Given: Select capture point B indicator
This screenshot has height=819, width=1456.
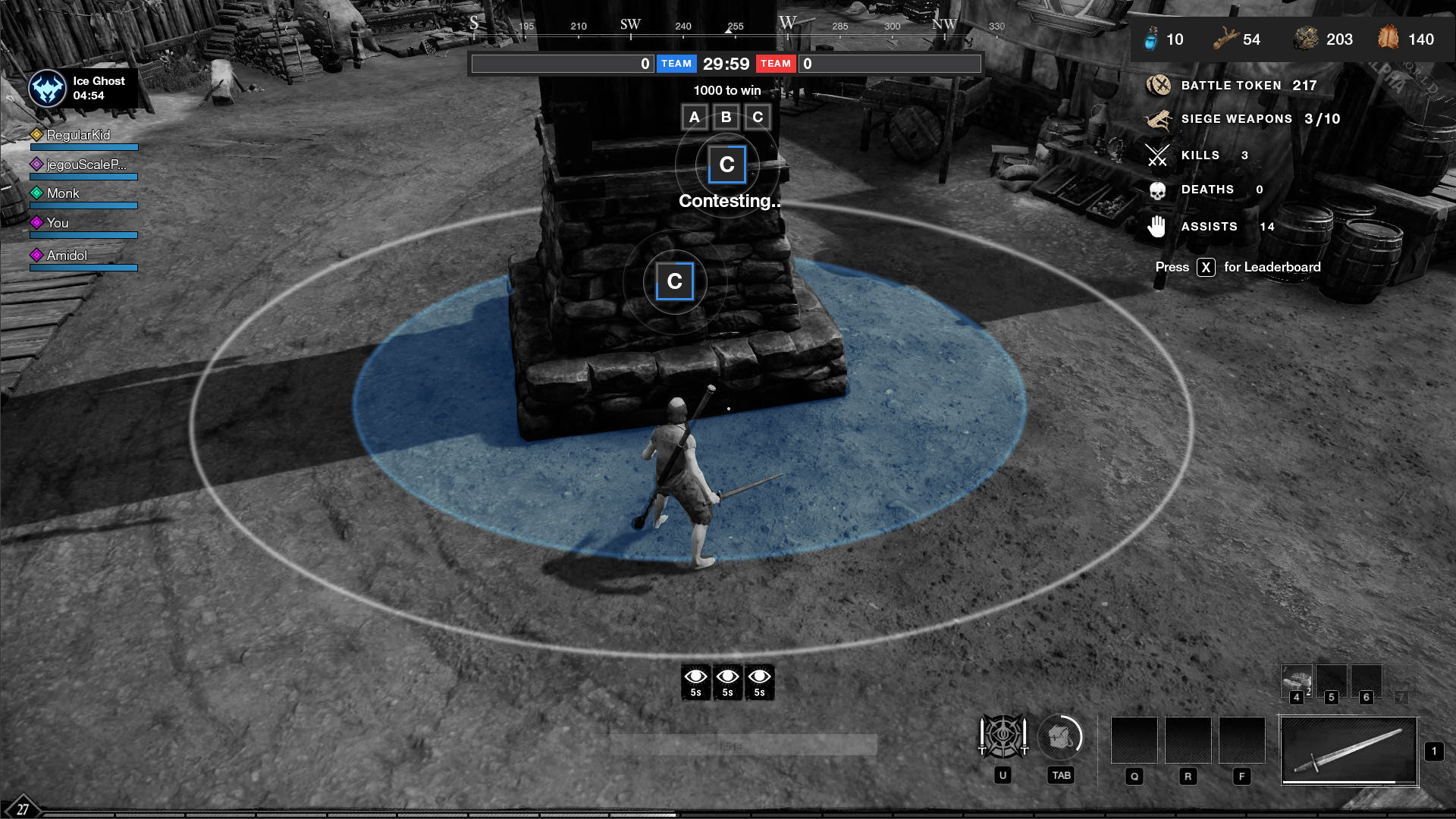Looking at the screenshot, I should point(726,118).
